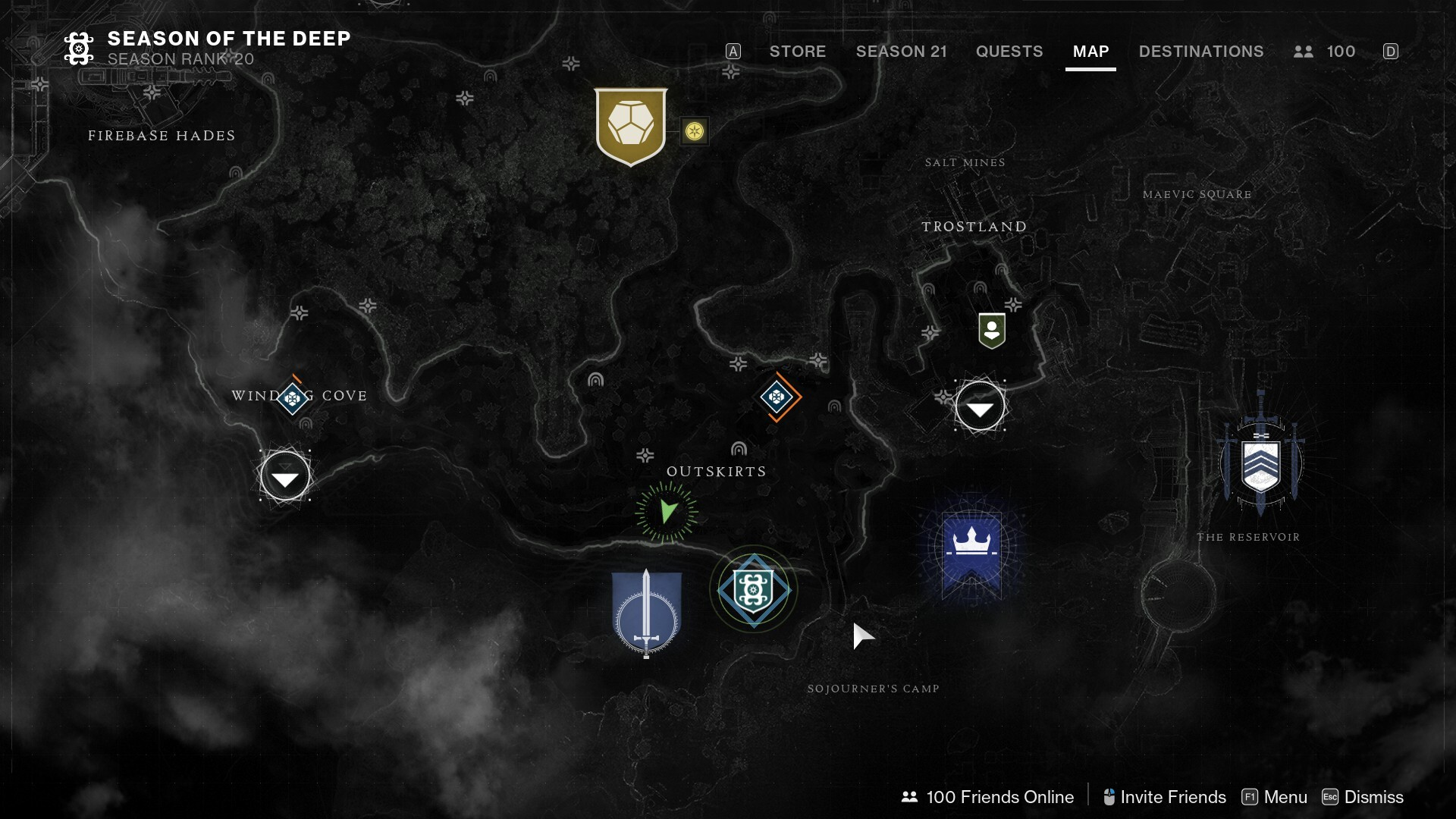Open the Destinations tab

1200,52
